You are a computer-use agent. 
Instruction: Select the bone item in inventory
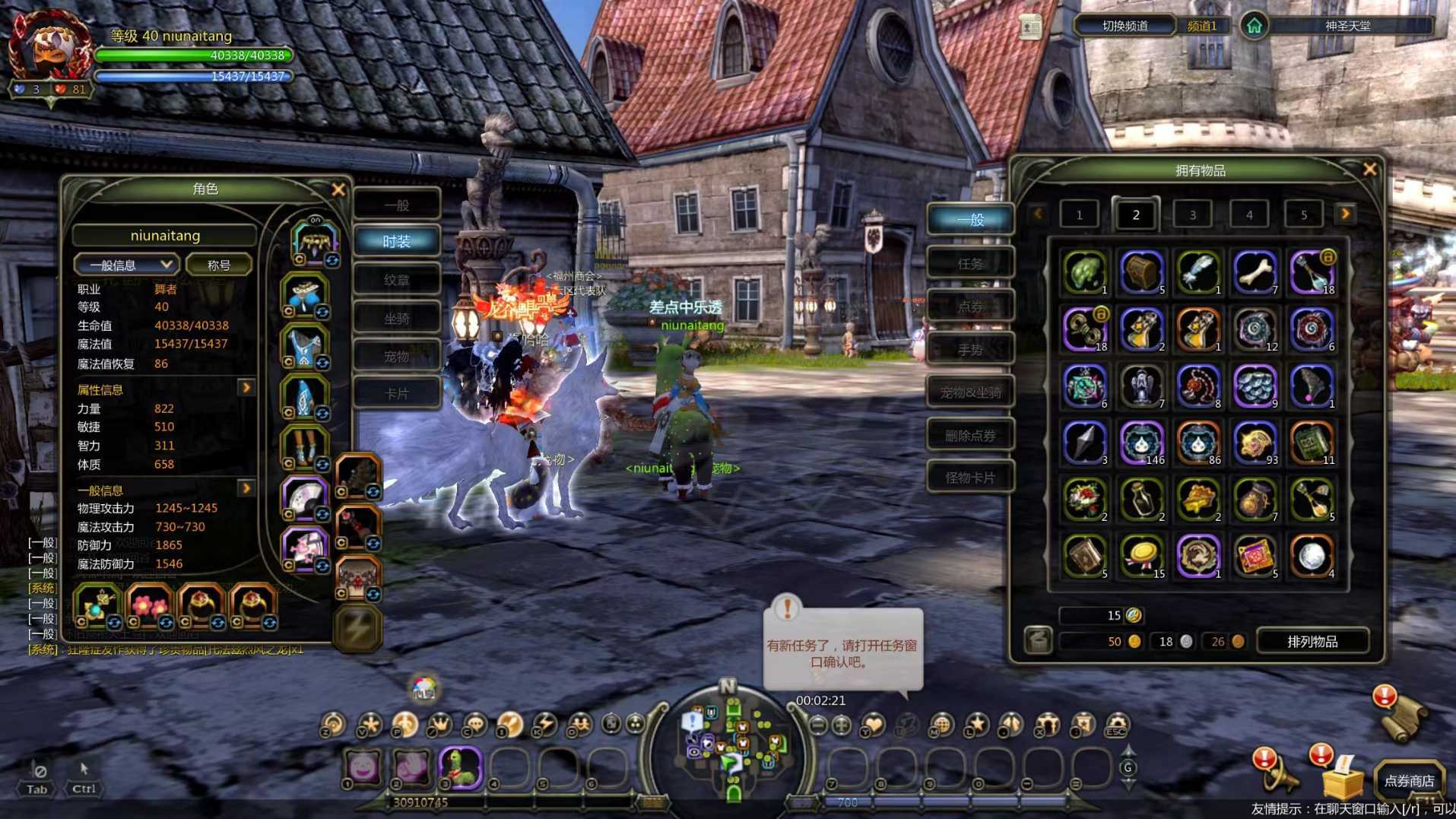pos(1255,271)
